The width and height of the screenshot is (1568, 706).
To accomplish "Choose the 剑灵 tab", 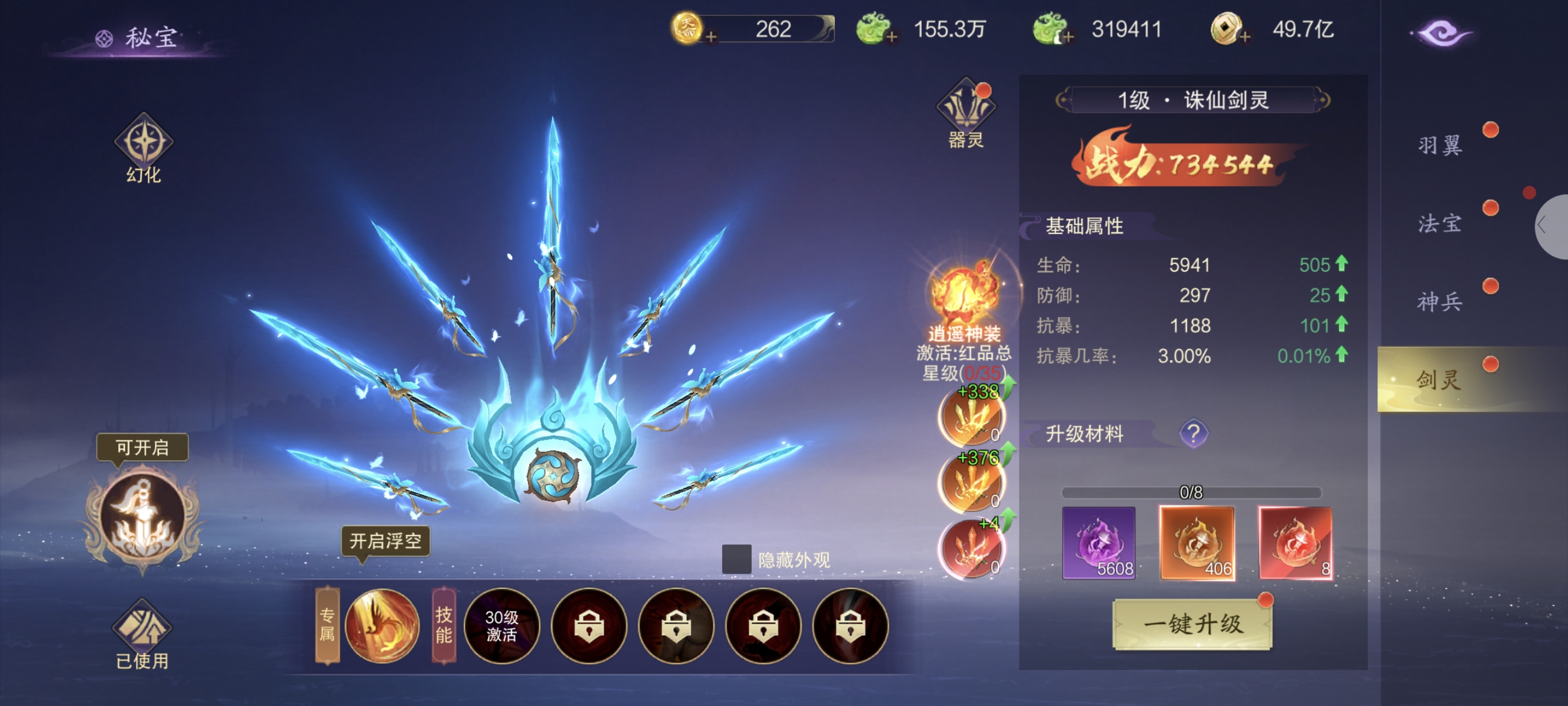I will click(x=1440, y=380).
